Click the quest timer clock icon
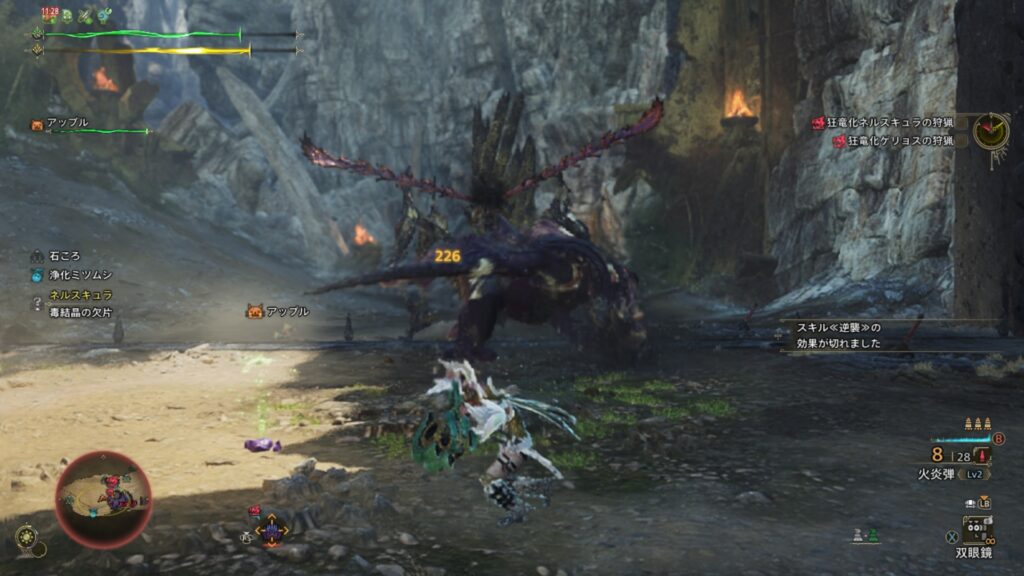 990,130
